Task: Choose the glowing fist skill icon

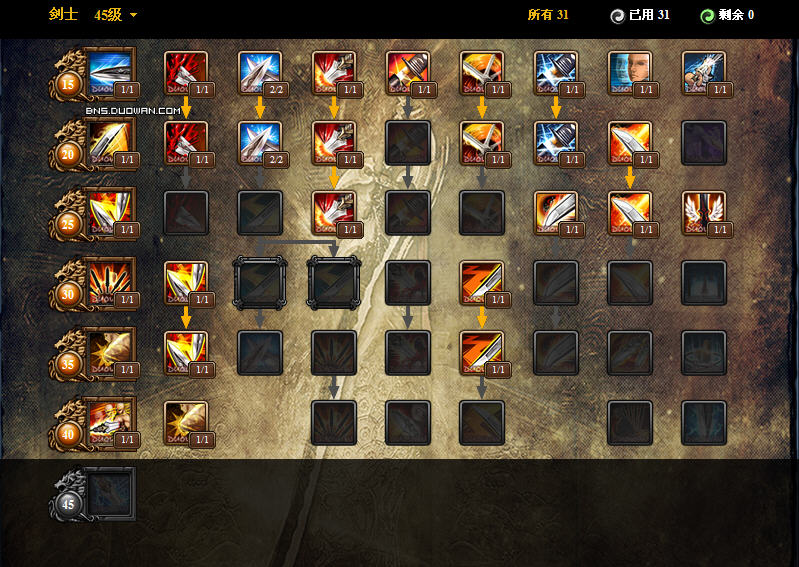Action: (704, 73)
